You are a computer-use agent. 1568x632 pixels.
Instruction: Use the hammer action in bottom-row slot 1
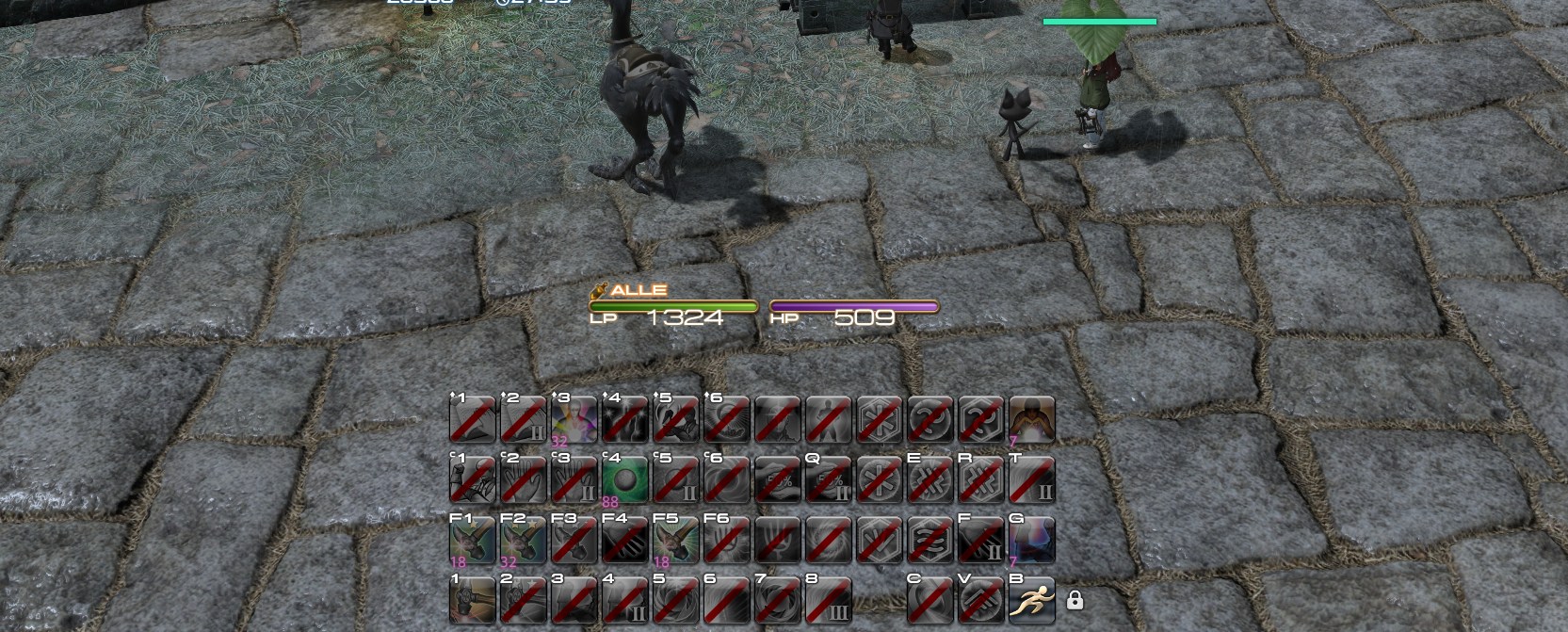pyautogui.click(x=472, y=600)
